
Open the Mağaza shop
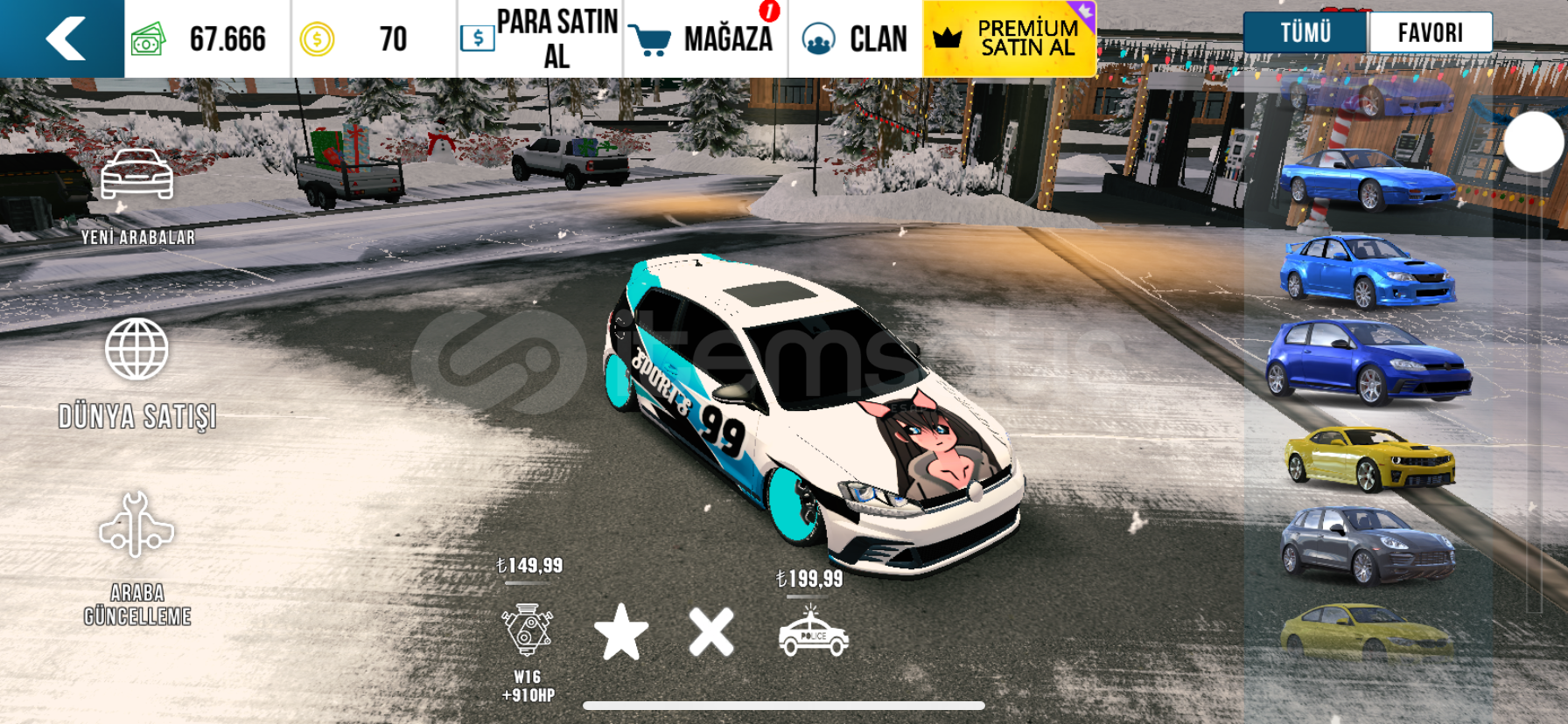pos(705,38)
